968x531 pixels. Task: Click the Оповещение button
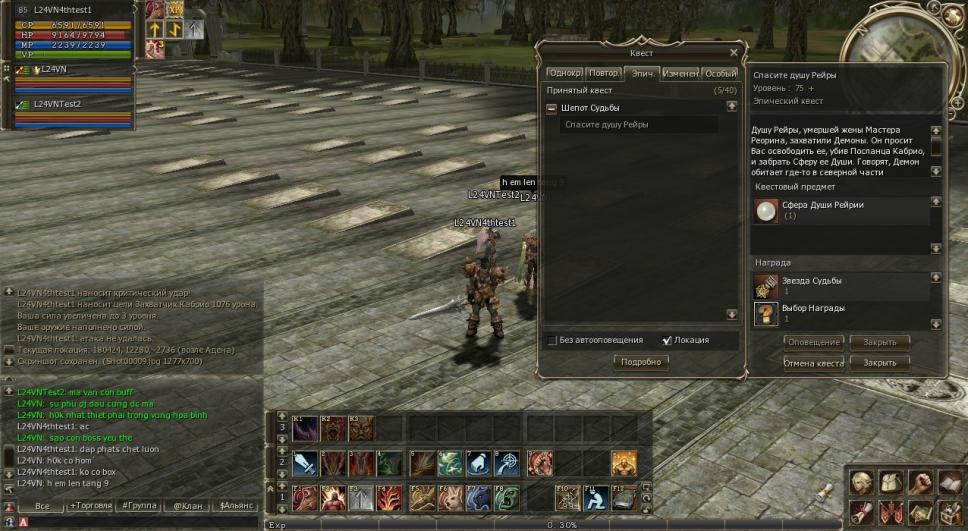[813, 342]
